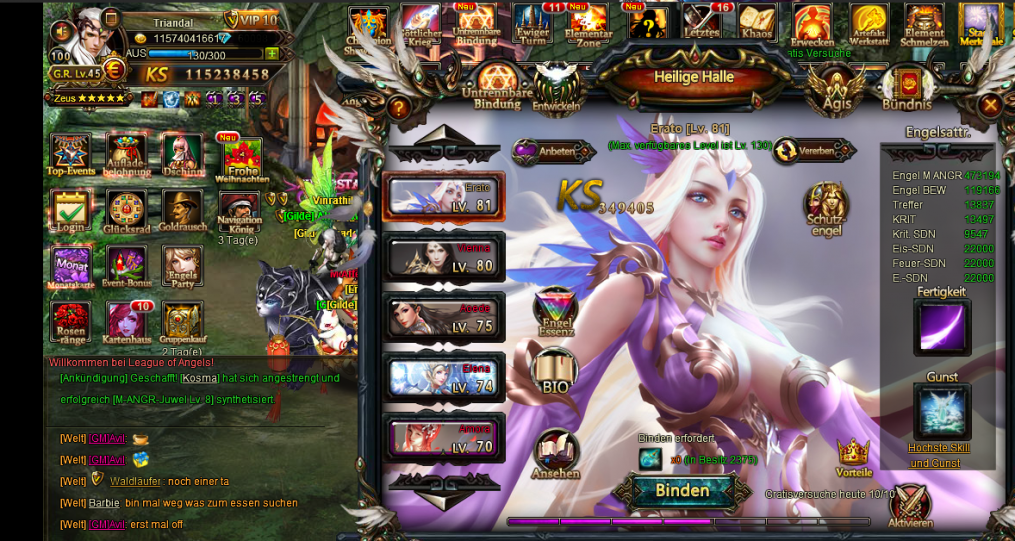Open the Schutzengel icon
This screenshot has height=541, width=1015.
pyautogui.click(x=825, y=207)
